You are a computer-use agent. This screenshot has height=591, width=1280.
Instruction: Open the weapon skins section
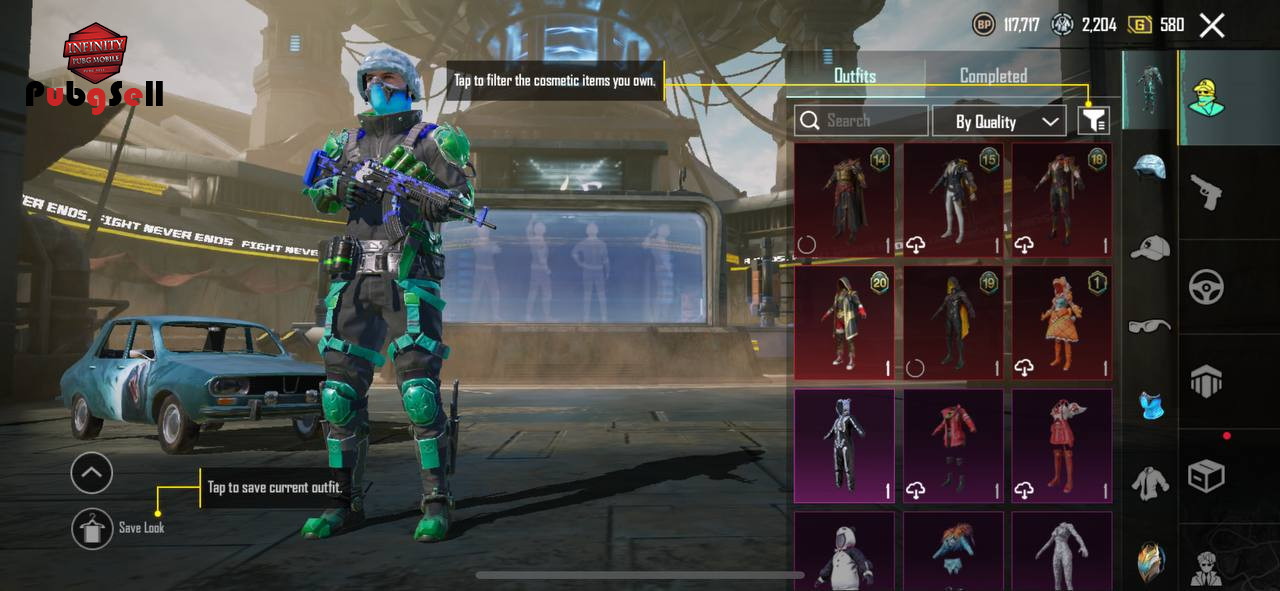[x=1207, y=190]
